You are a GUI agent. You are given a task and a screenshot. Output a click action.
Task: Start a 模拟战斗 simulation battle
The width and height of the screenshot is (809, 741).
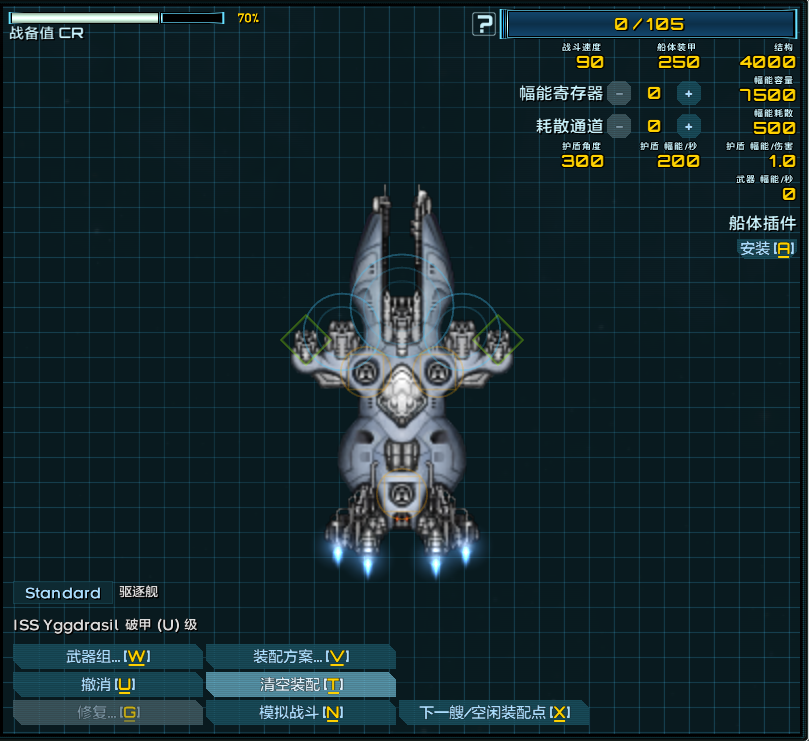tap(300, 712)
